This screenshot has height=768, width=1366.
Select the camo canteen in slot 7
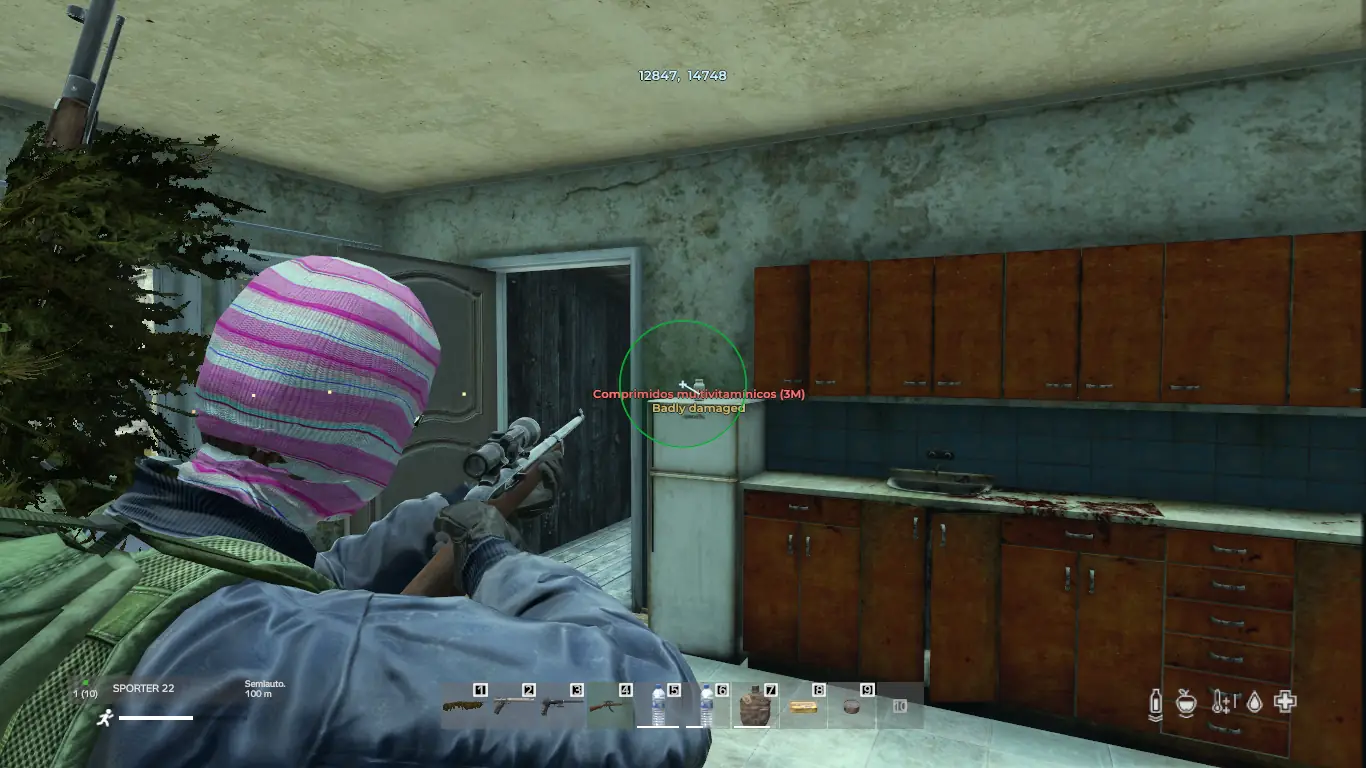(x=755, y=706)
